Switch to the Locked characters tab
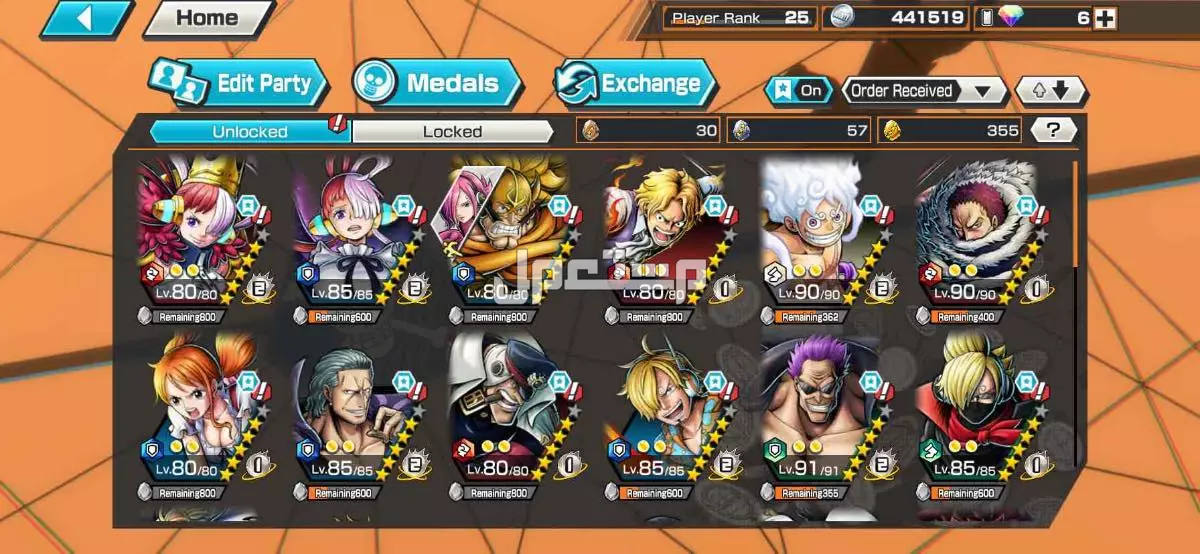 coord(452,131)
